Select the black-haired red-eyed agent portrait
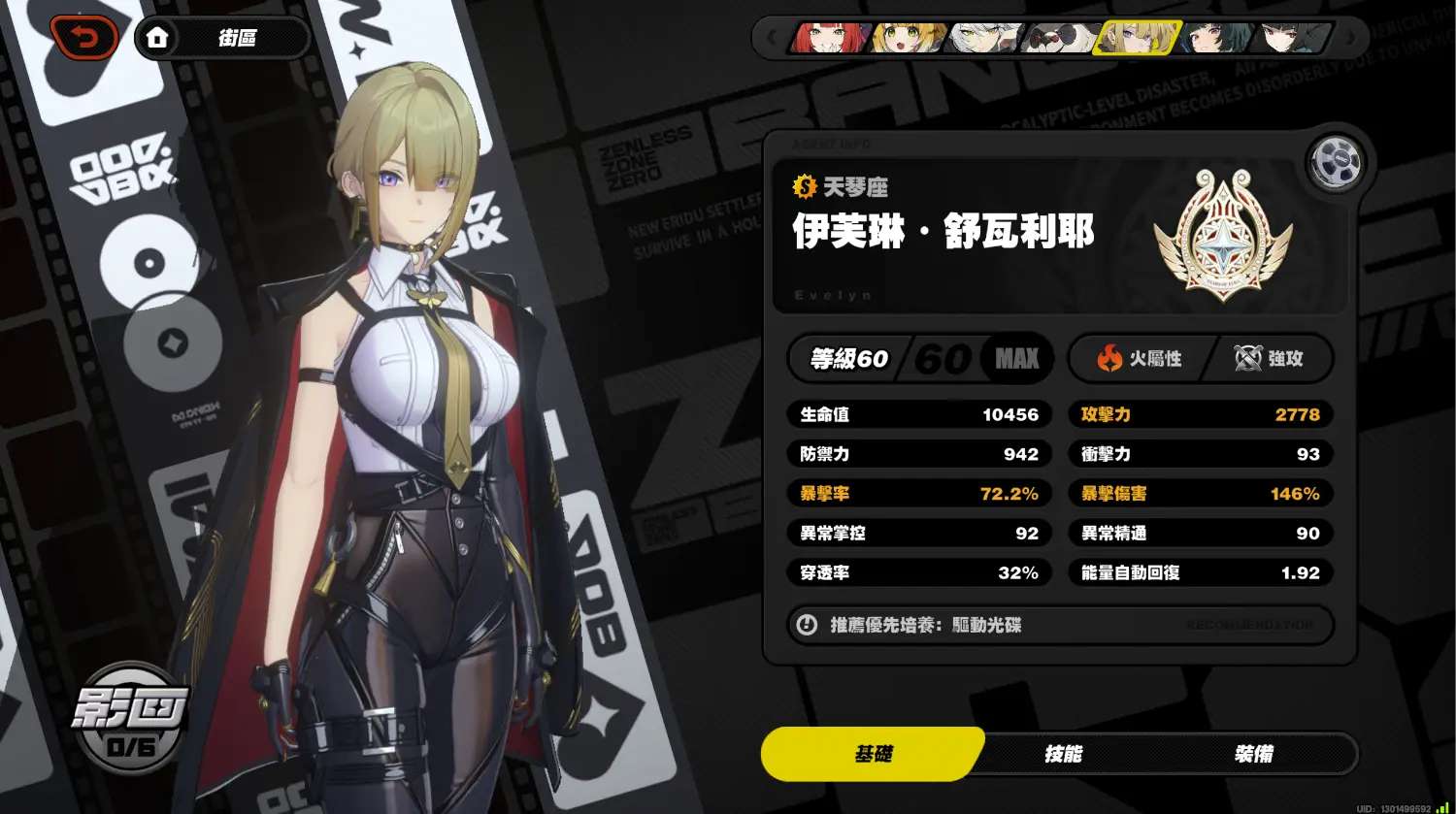This screenshot has height=814, width=1456. coord(1294,39)
